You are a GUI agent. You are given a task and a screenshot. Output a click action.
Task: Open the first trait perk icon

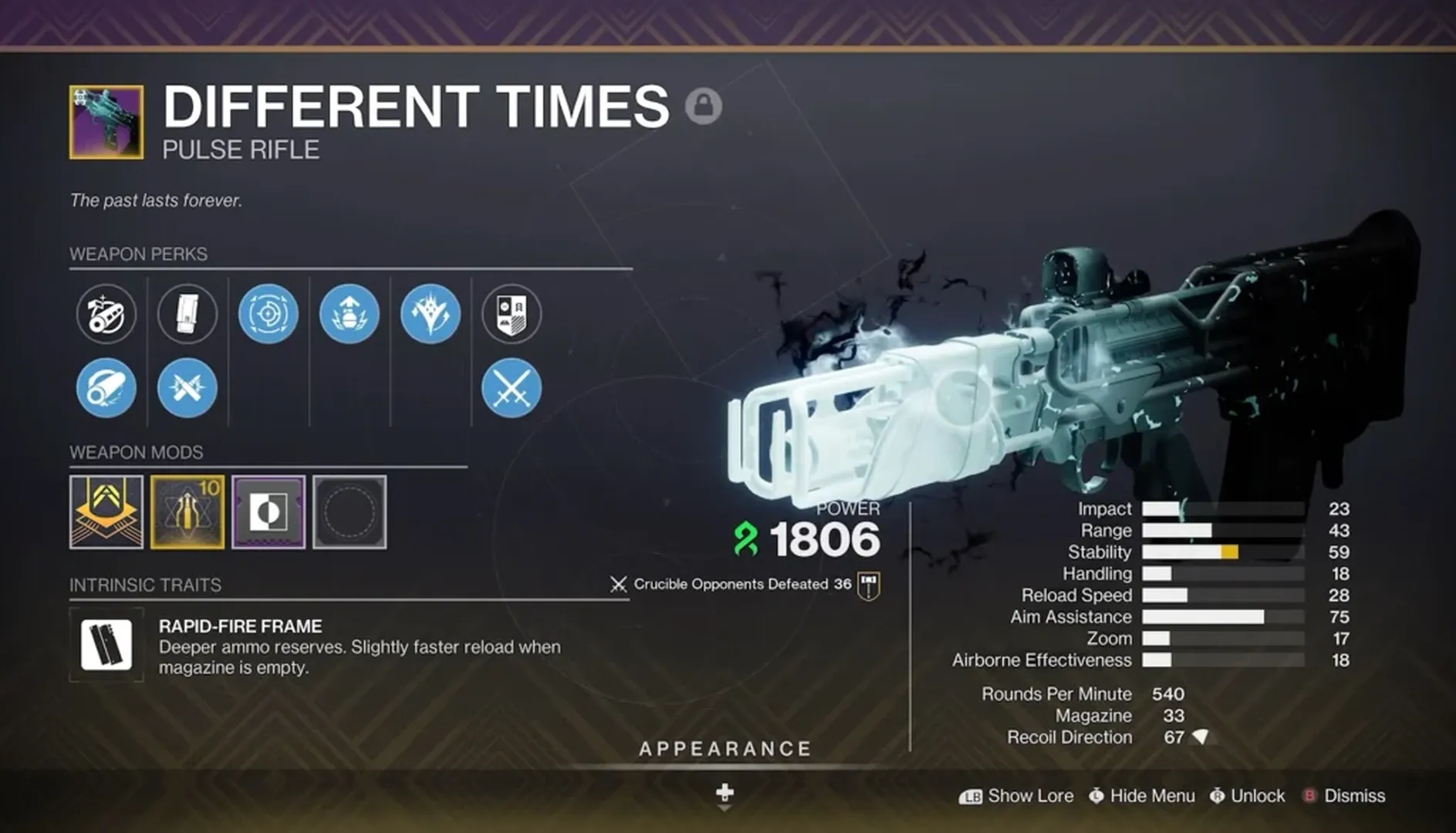point(268,313)
